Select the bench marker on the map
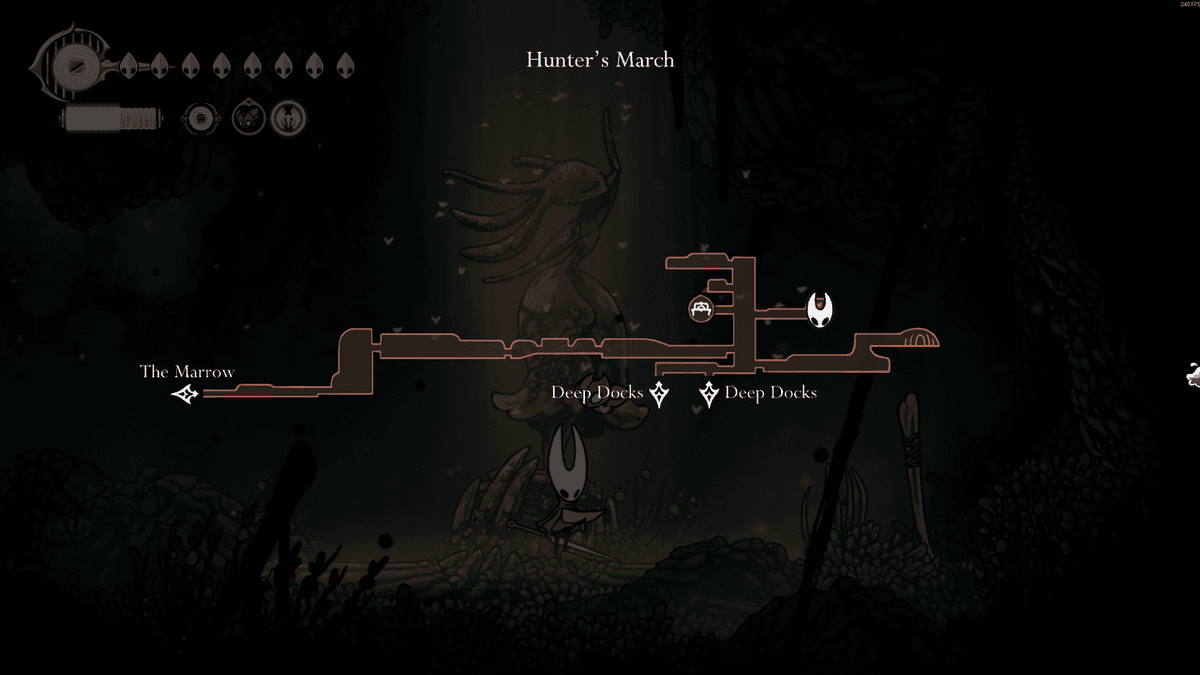Viewport: 1200px width, 675px height. click(701, 308)
